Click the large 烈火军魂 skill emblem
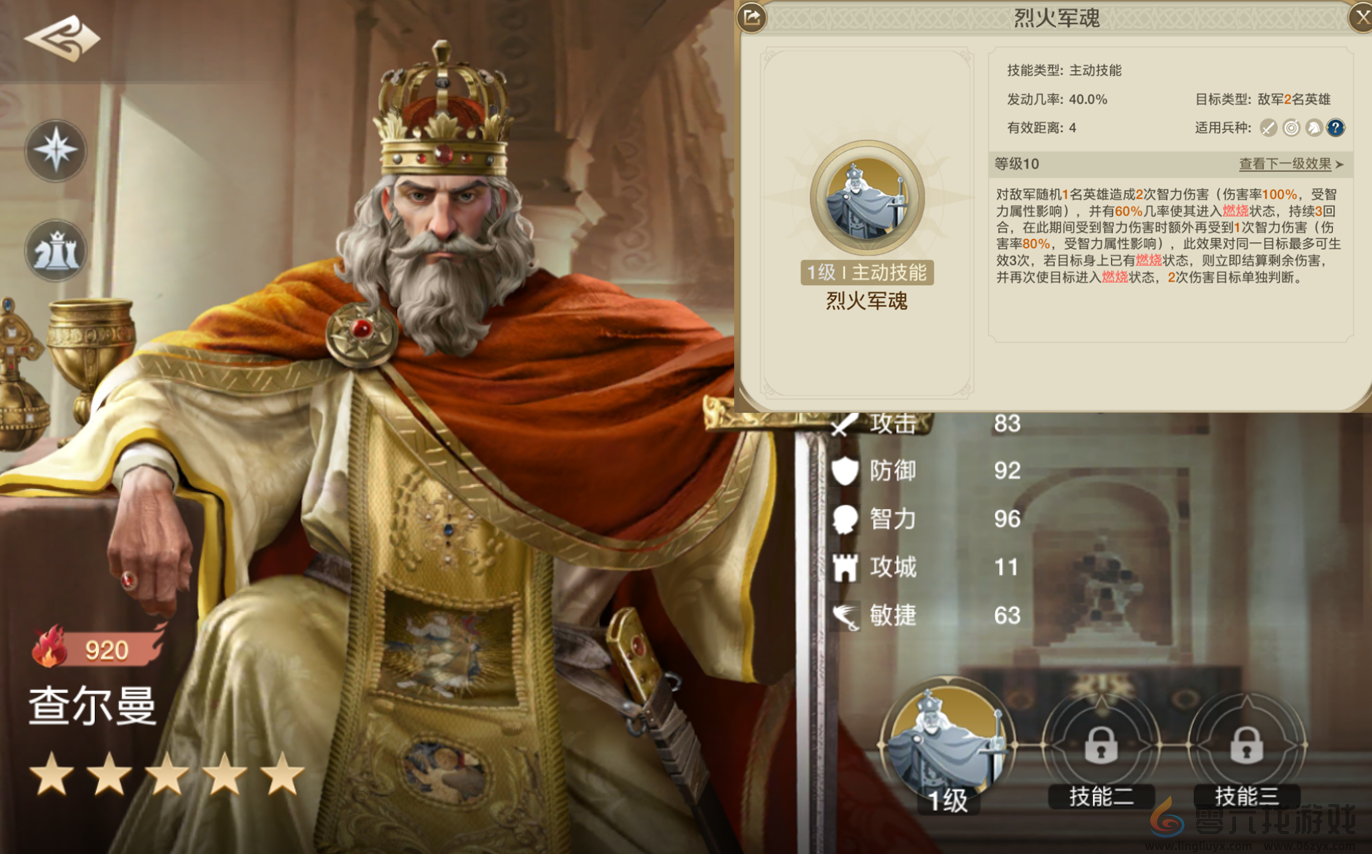Screen dimensions: 1372x854 [x=867, y=197]
